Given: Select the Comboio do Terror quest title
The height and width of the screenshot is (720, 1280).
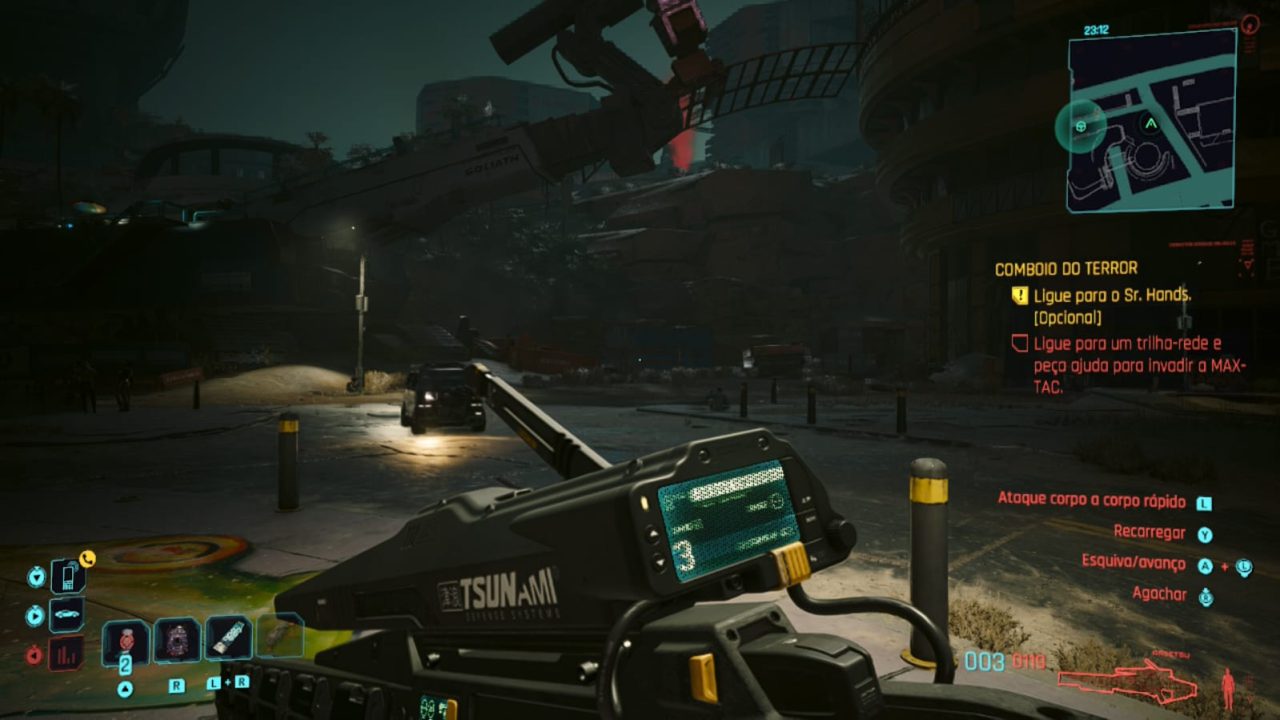Looking at the screenshot, I should pos(1066,268).
